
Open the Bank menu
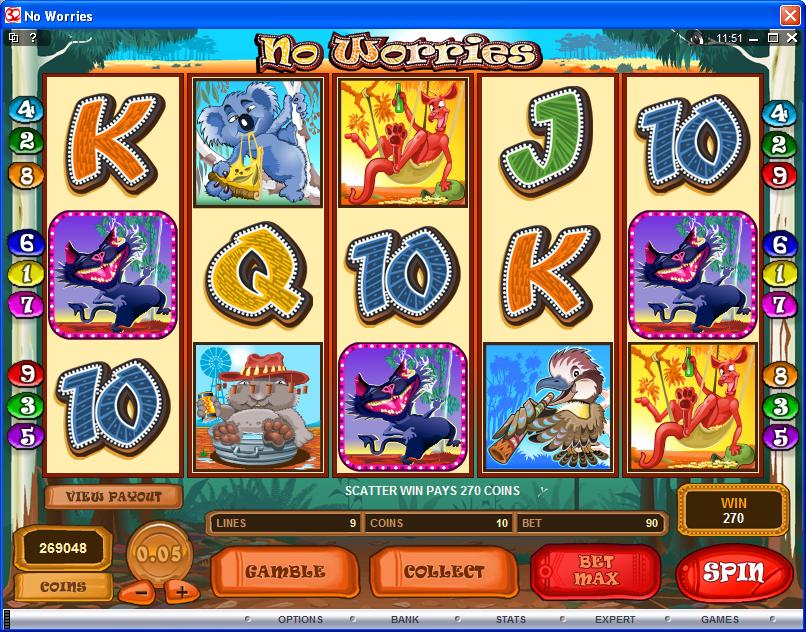404,620
